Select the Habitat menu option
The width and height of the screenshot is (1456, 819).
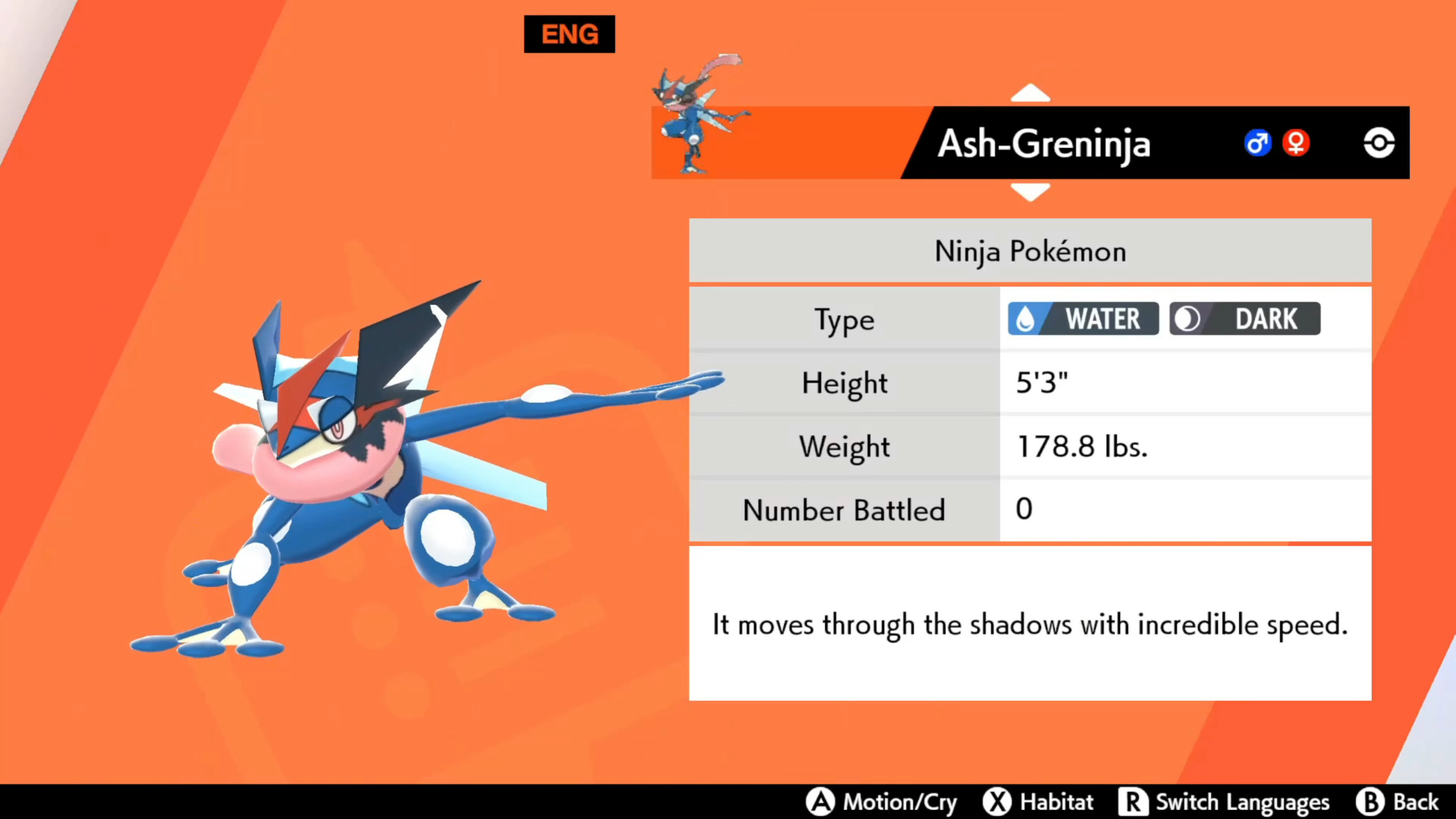[1056, 802]
